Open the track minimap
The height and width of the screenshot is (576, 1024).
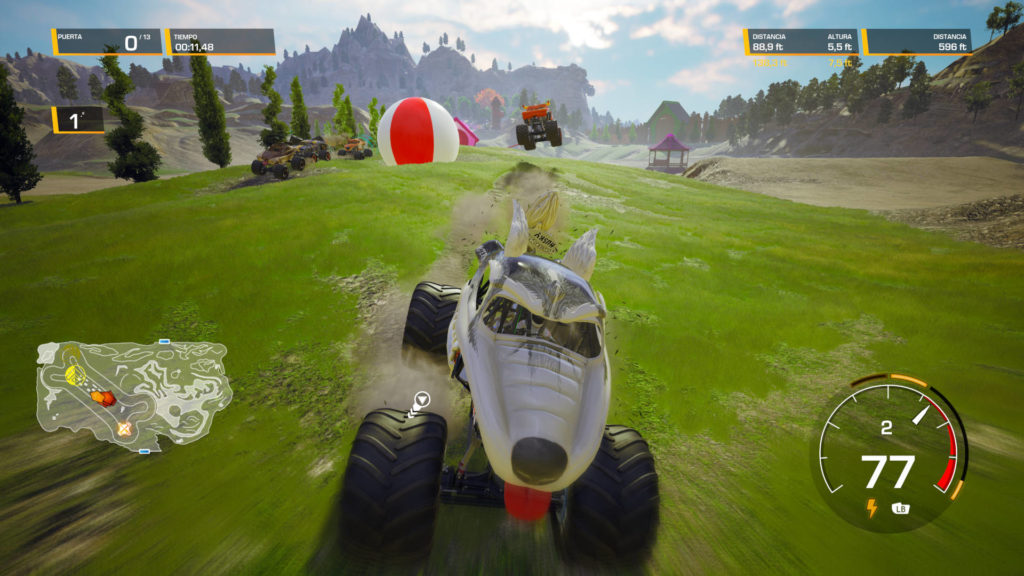134,395
